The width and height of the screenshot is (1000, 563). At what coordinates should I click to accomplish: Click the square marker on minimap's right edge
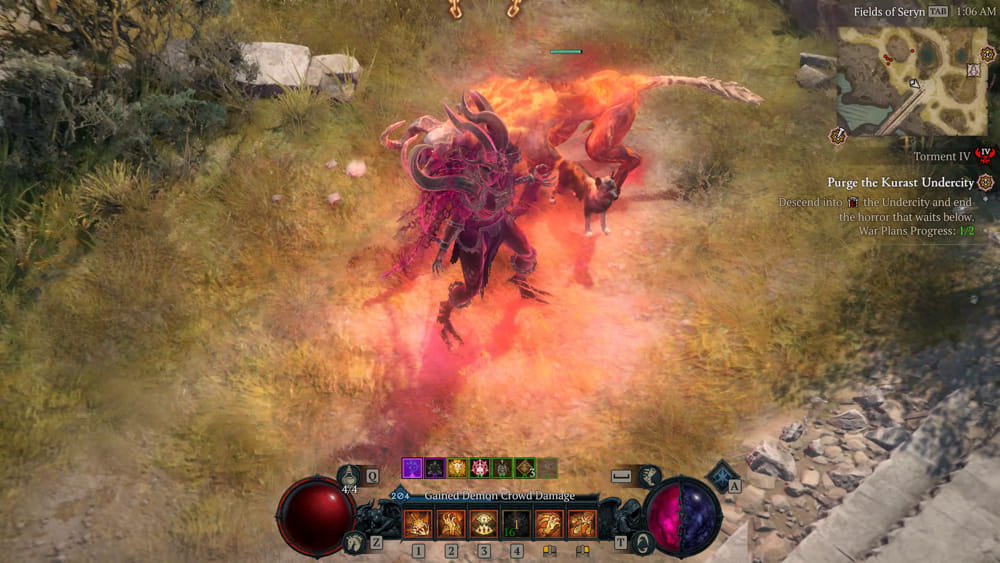click(x=975, y=70)
